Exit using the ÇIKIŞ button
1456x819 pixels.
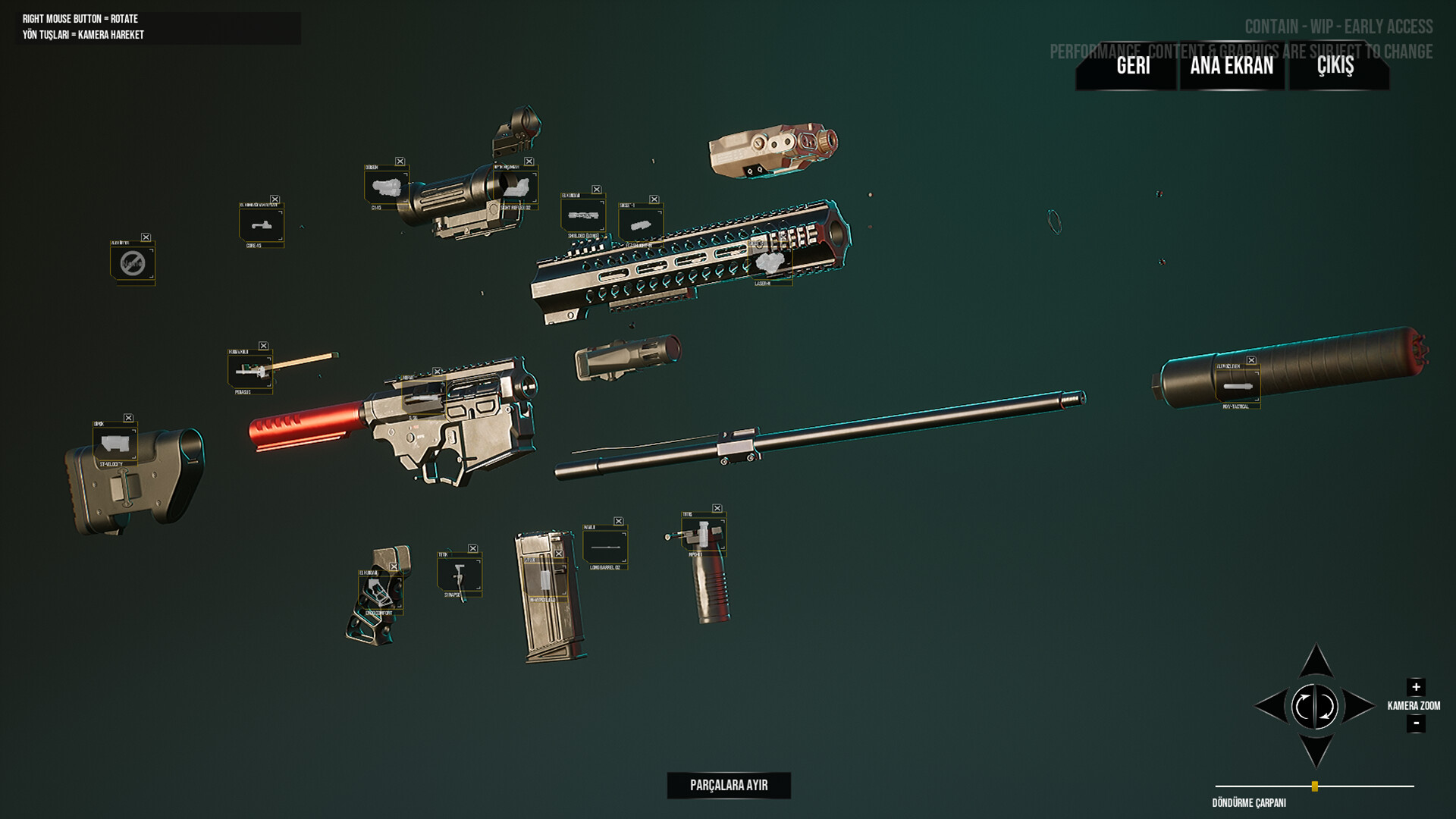pos(1335,66)
